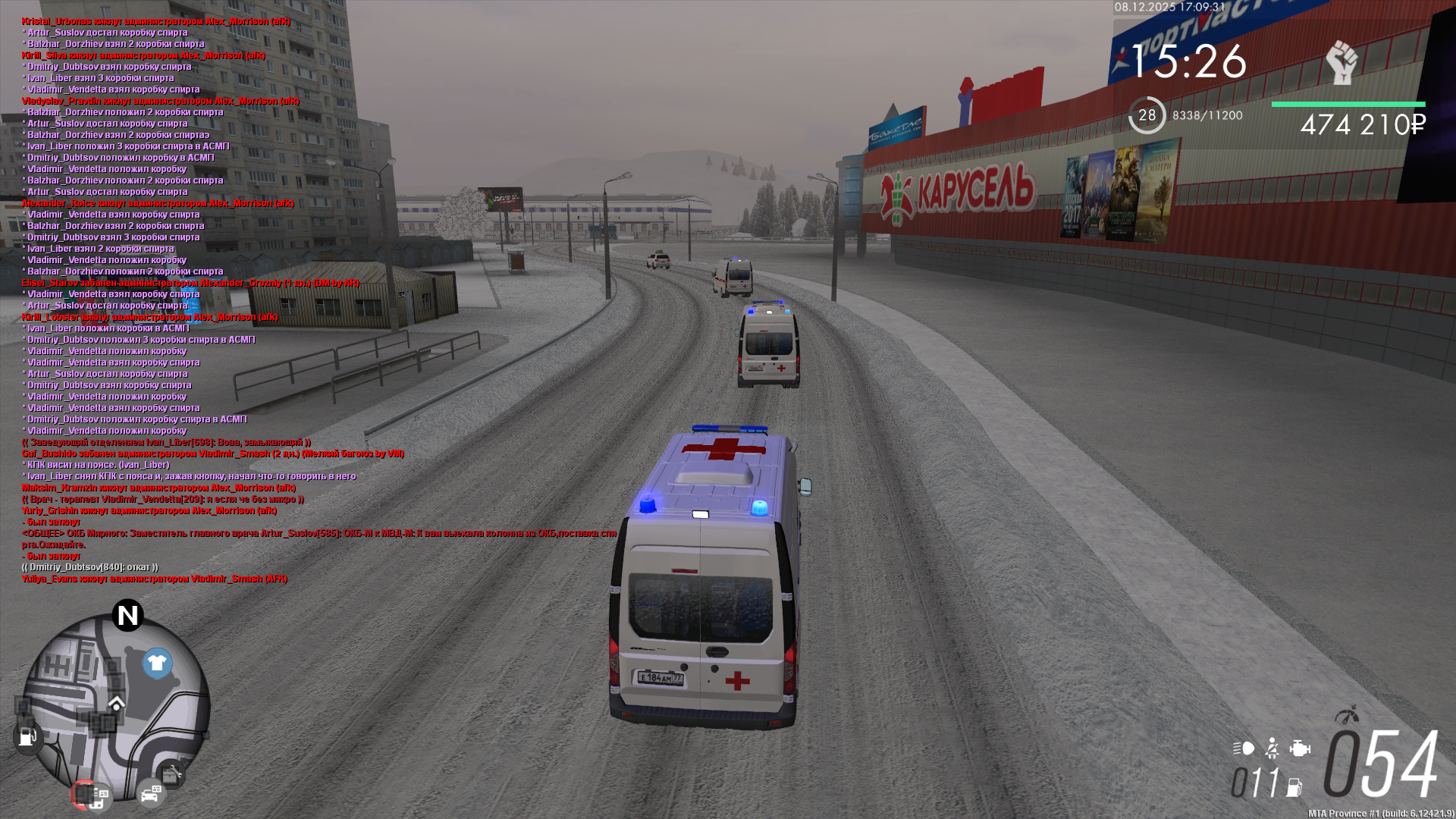Viewport: 1456px width, 819px height.
Task: Click the N compass indicator
Action: [127, 615]
